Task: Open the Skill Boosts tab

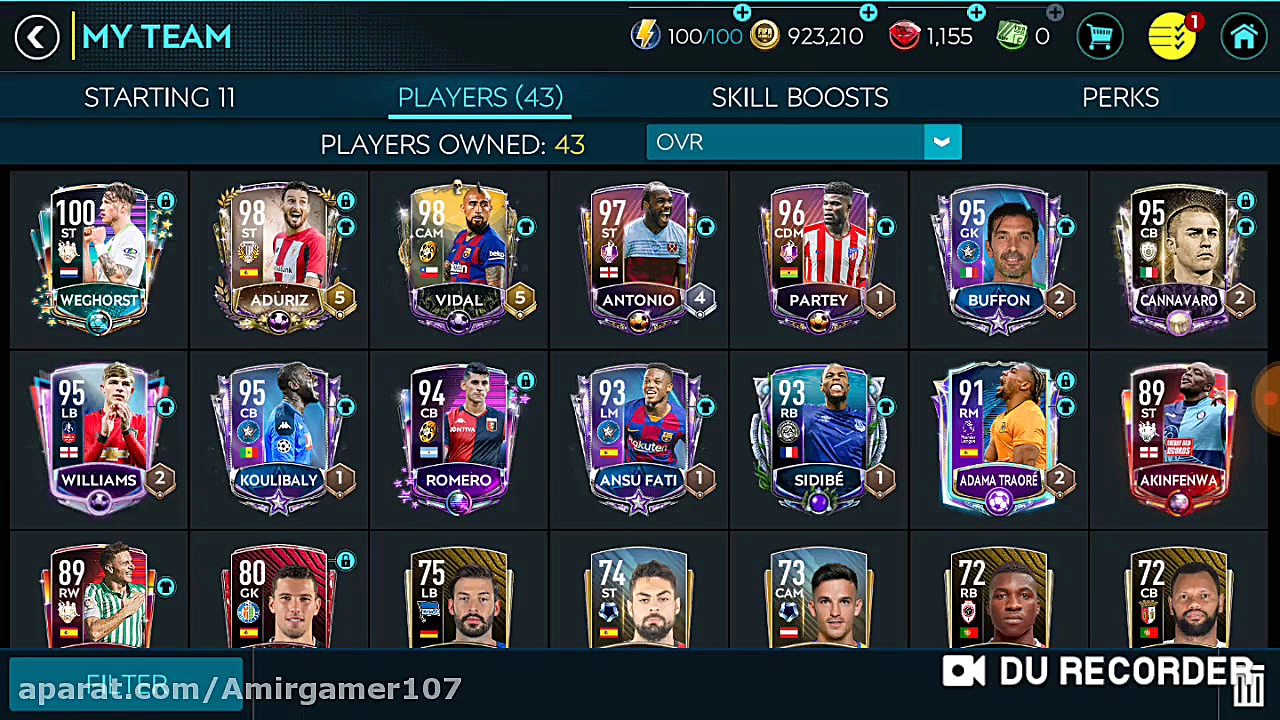Action: pos(799,97)
